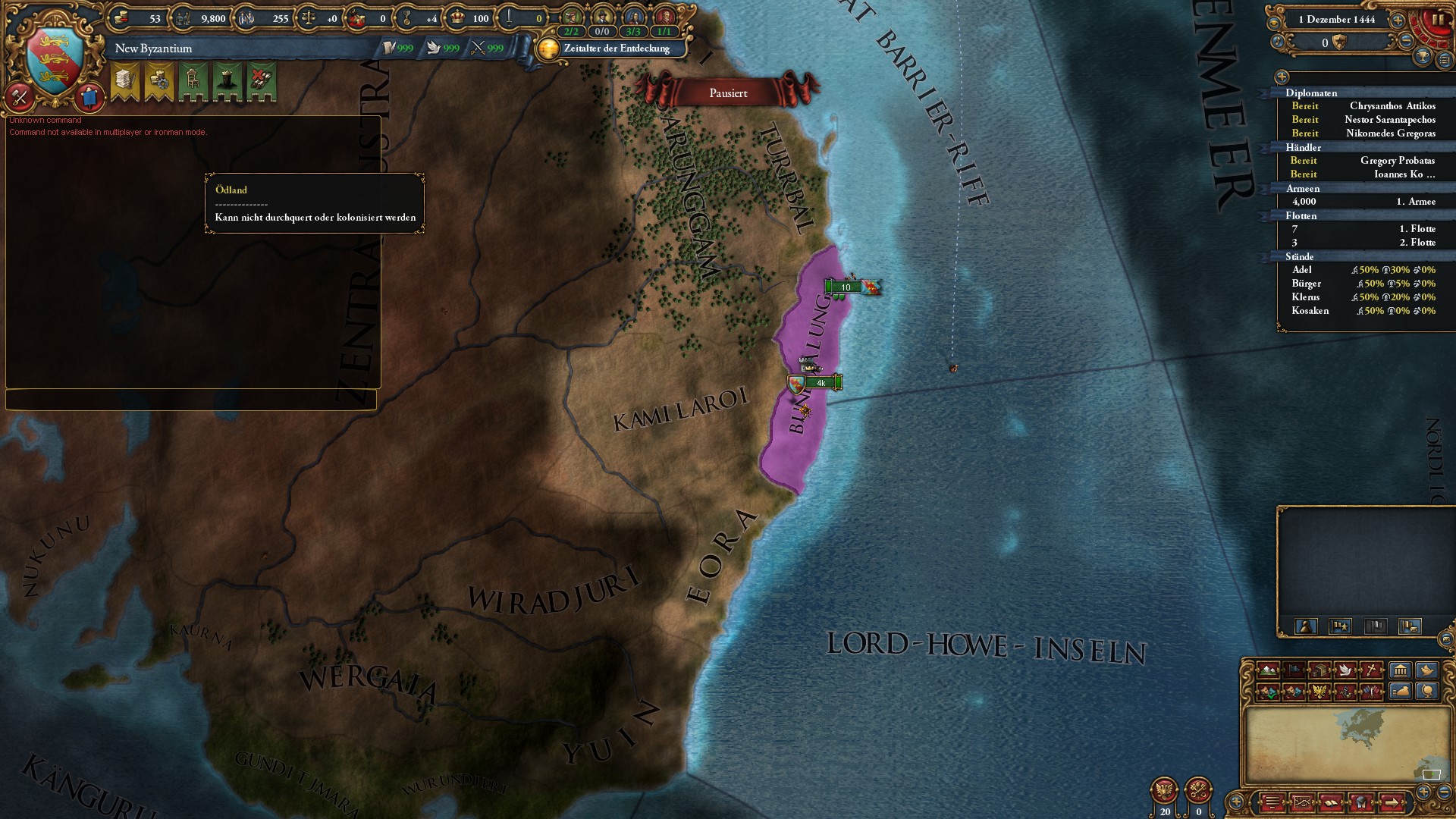Open the message settings helmet icon
This screenshot has height=819, width=1456.
[x=1360, y=802]
